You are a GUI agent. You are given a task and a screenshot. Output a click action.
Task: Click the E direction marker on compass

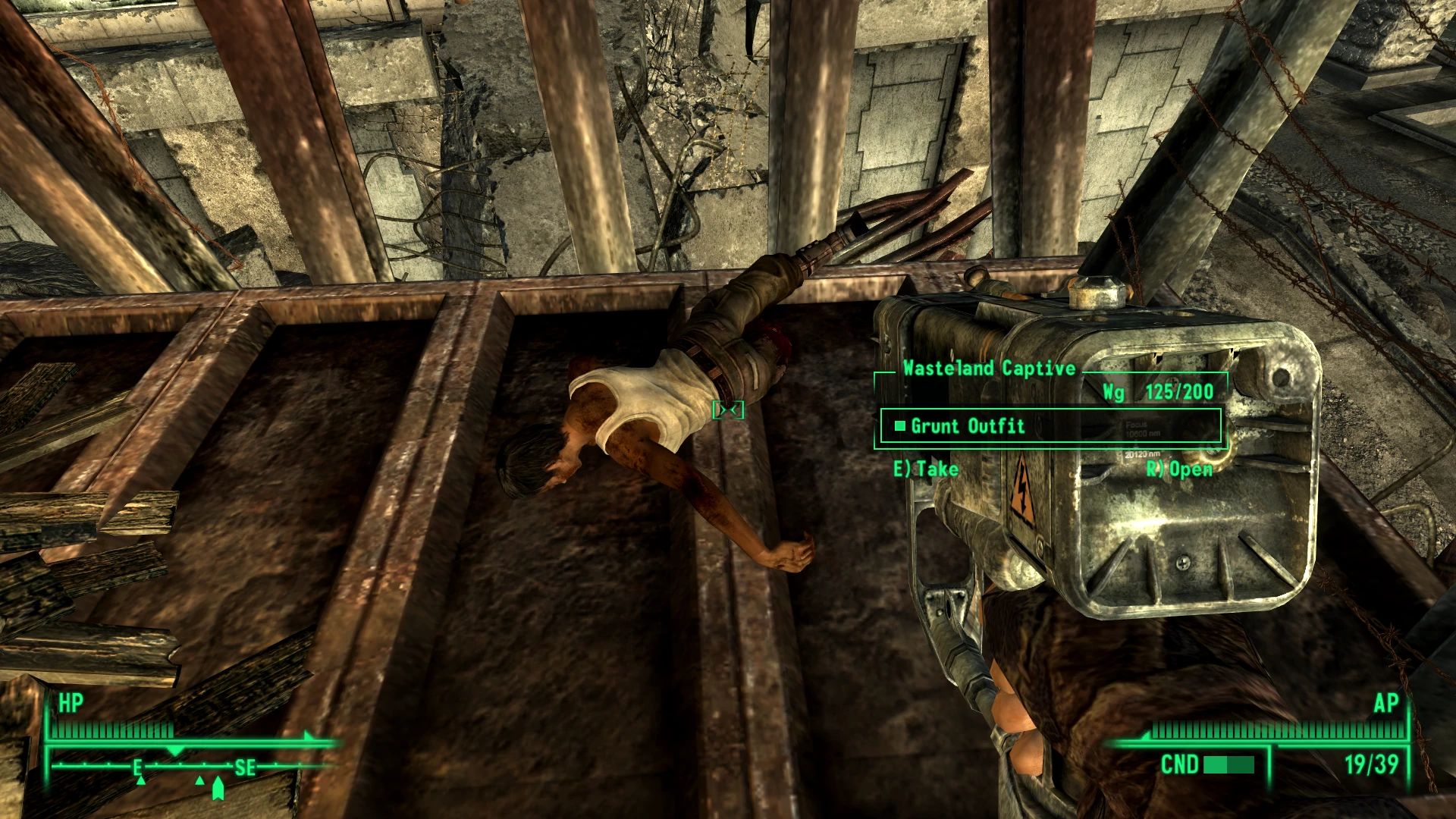coord(138,768)
